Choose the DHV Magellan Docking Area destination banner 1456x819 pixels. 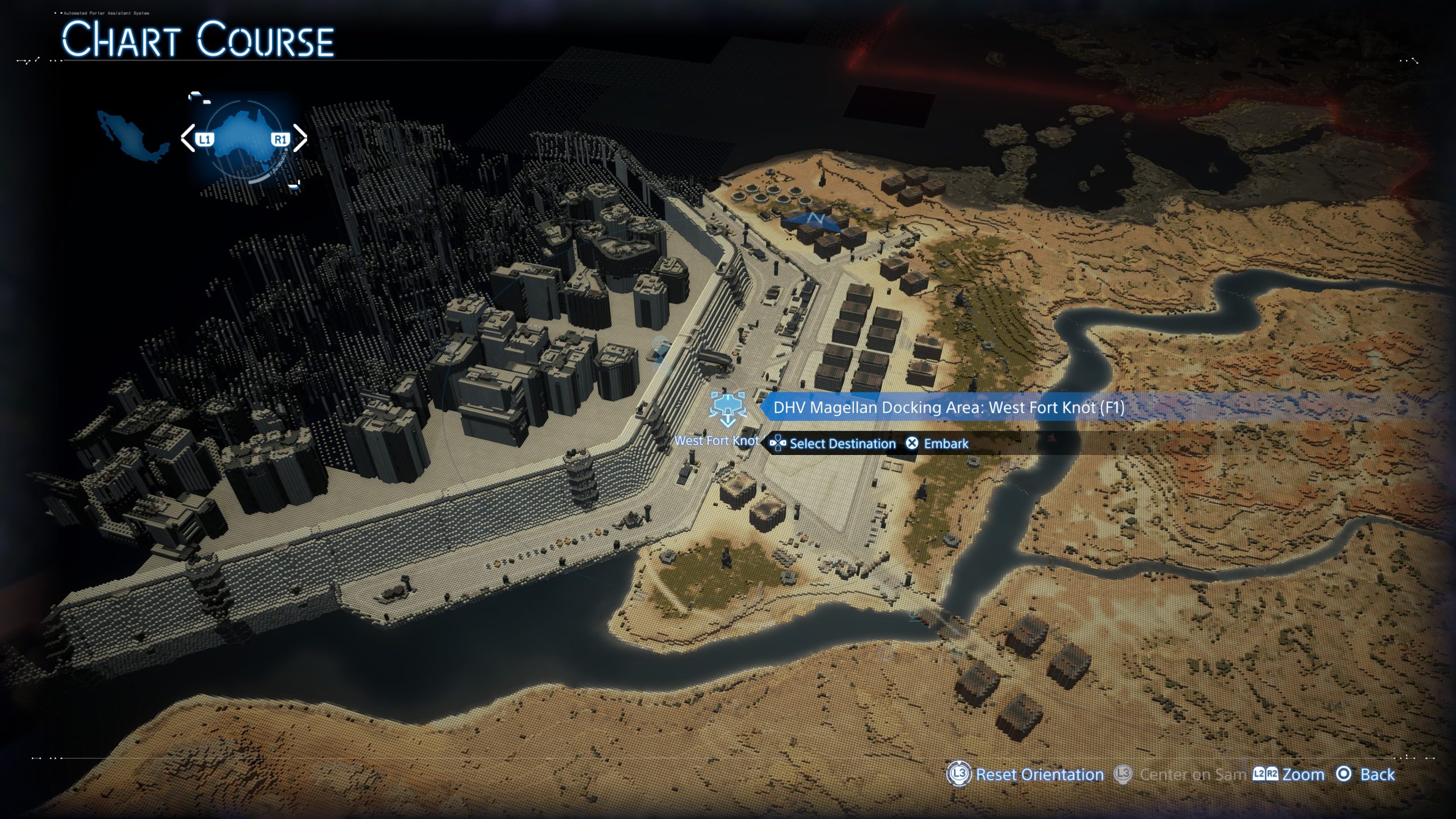(948, 407)
